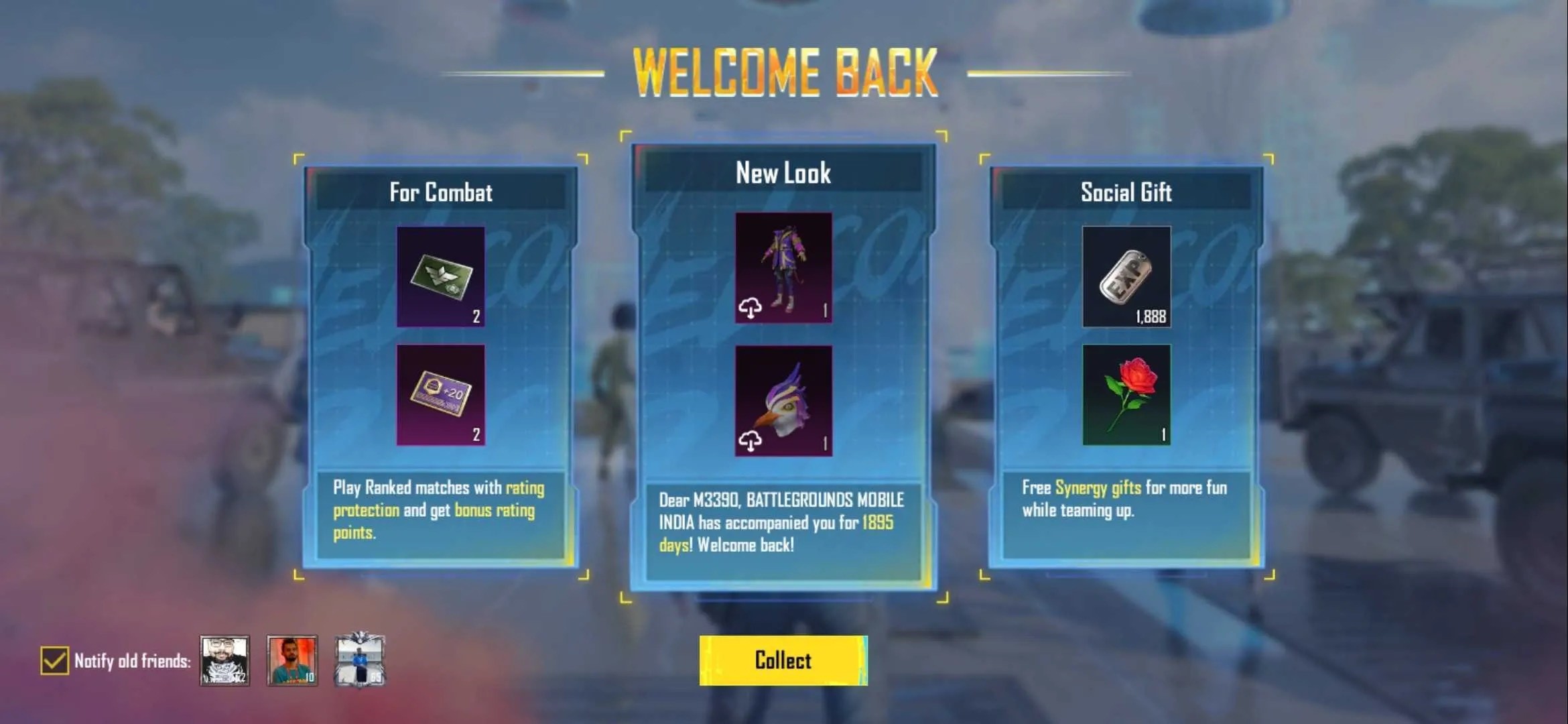This screenshot has width=1568, height=724.
Task: Choose the +20 bonus rating card
Action: pyautogui.click(x=441, y=395)
